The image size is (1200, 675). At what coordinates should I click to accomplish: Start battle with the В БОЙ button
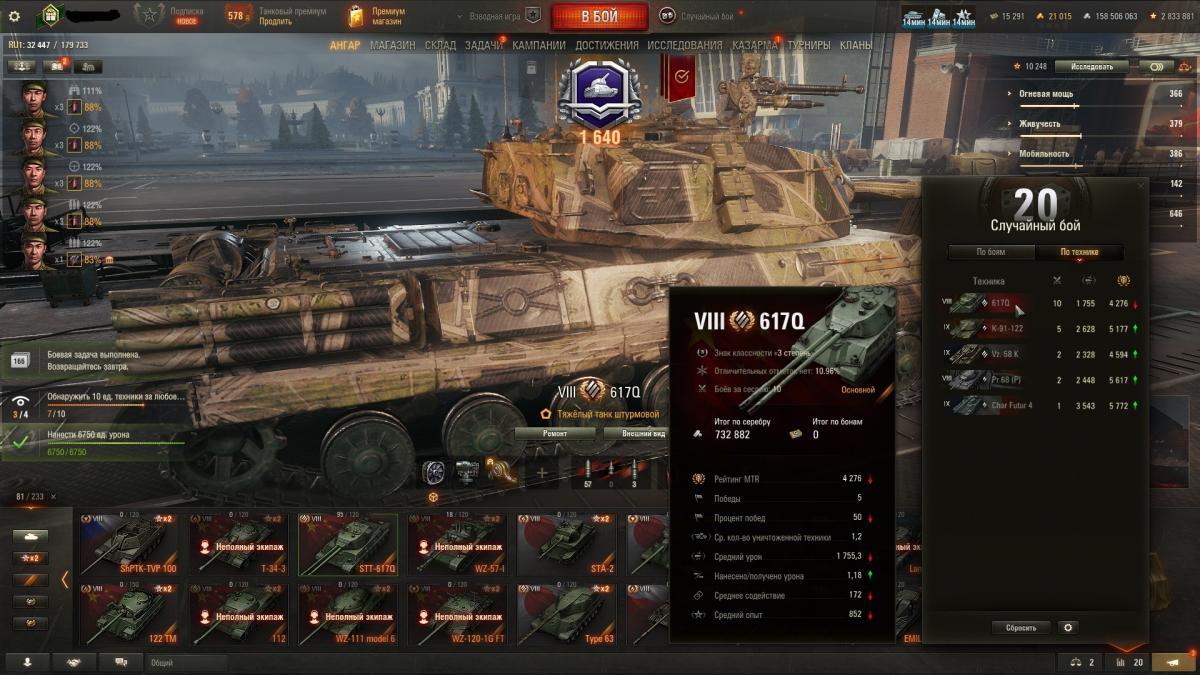599,16
